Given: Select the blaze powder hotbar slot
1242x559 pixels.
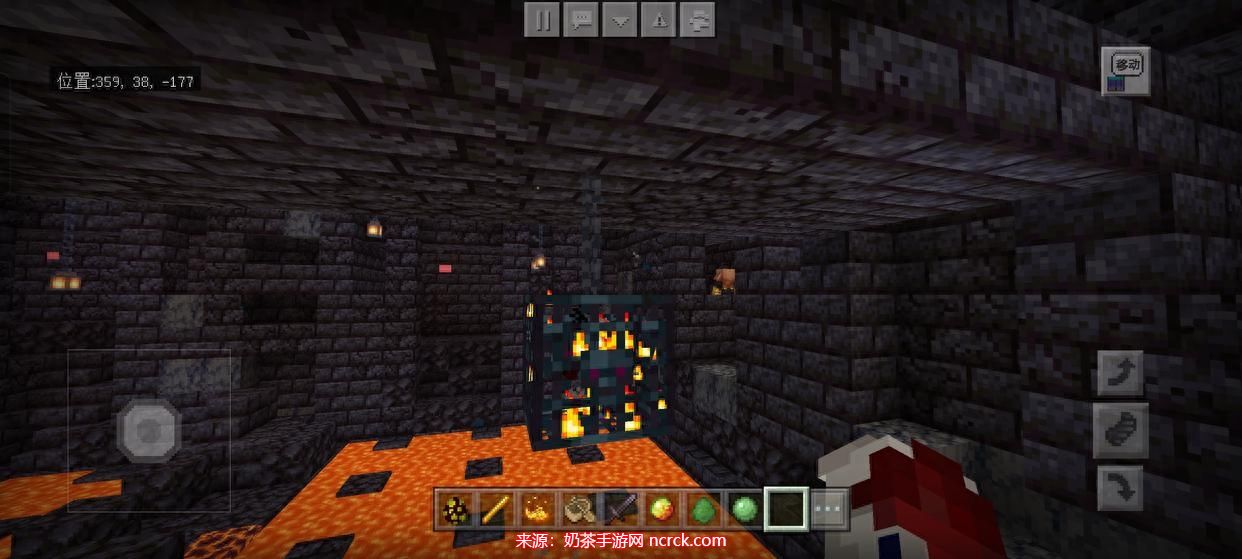Looking at the screenshot, I should [537, 510].
